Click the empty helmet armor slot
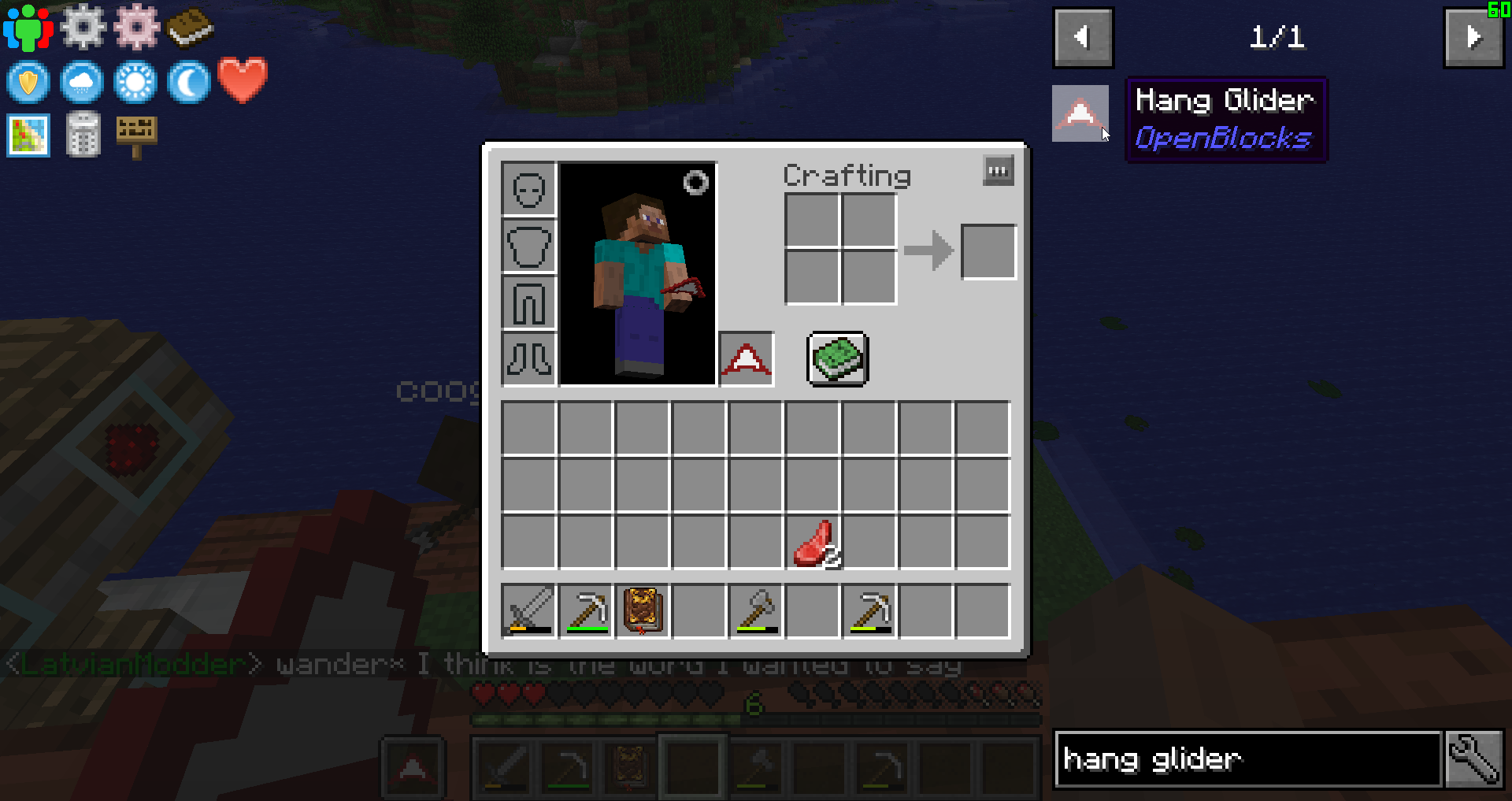The width and height of the screenshot is (1512, 801). pyautogui.click(x=528, y=189)
